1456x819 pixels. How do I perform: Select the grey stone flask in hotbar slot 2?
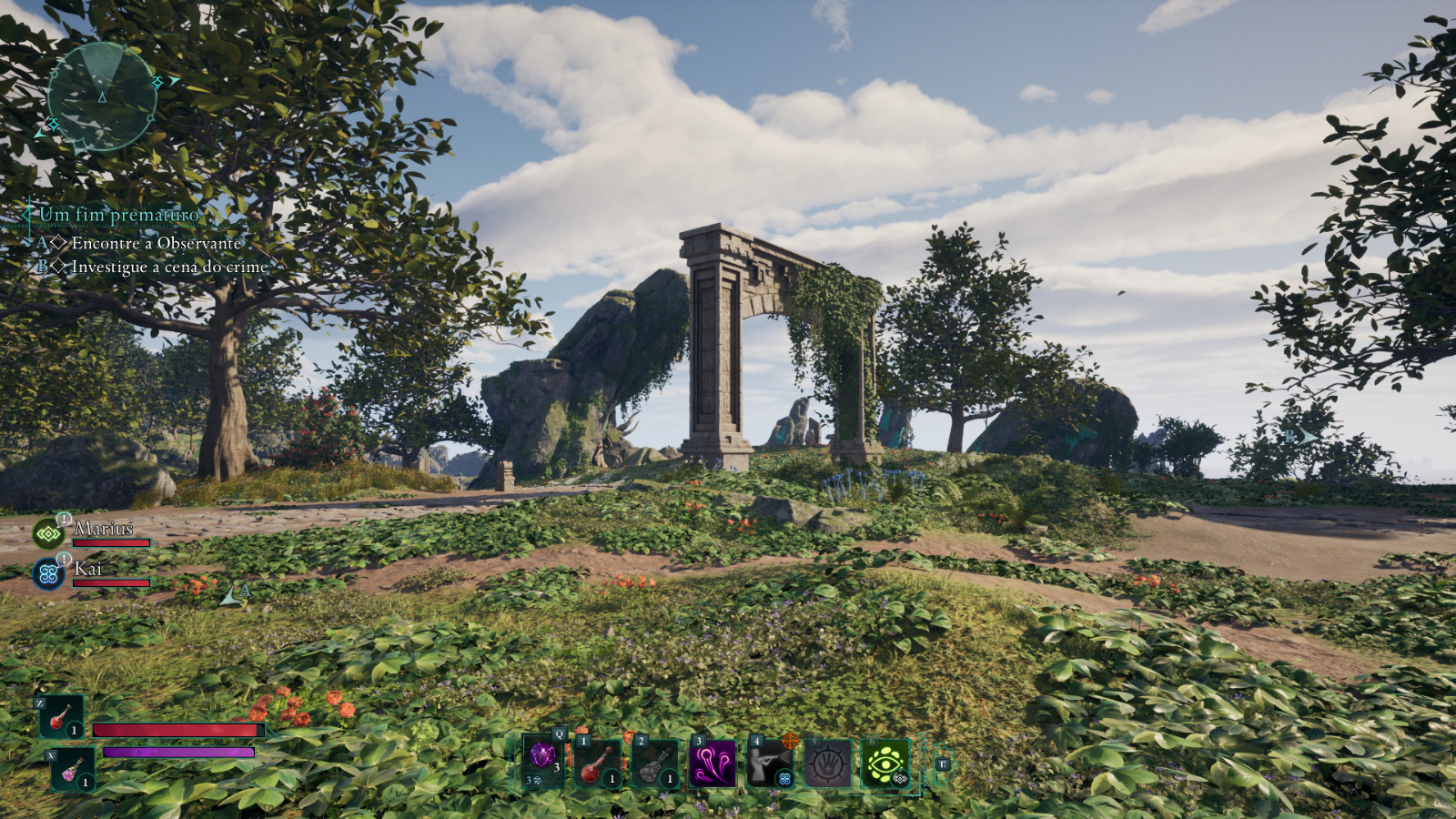tap(654, 763)
